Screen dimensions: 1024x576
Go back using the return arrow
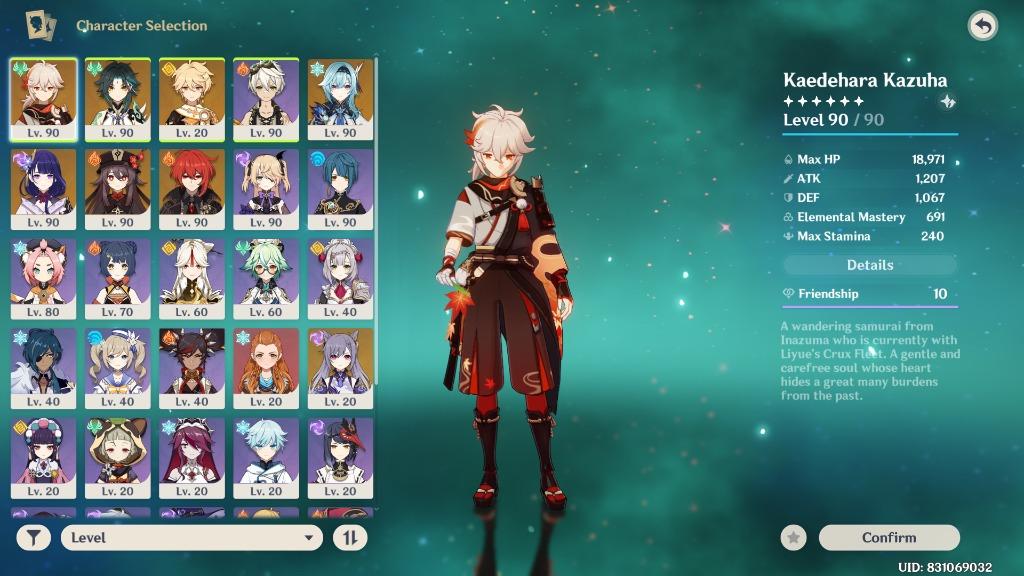pyautogui.click(x=982, y=26)
